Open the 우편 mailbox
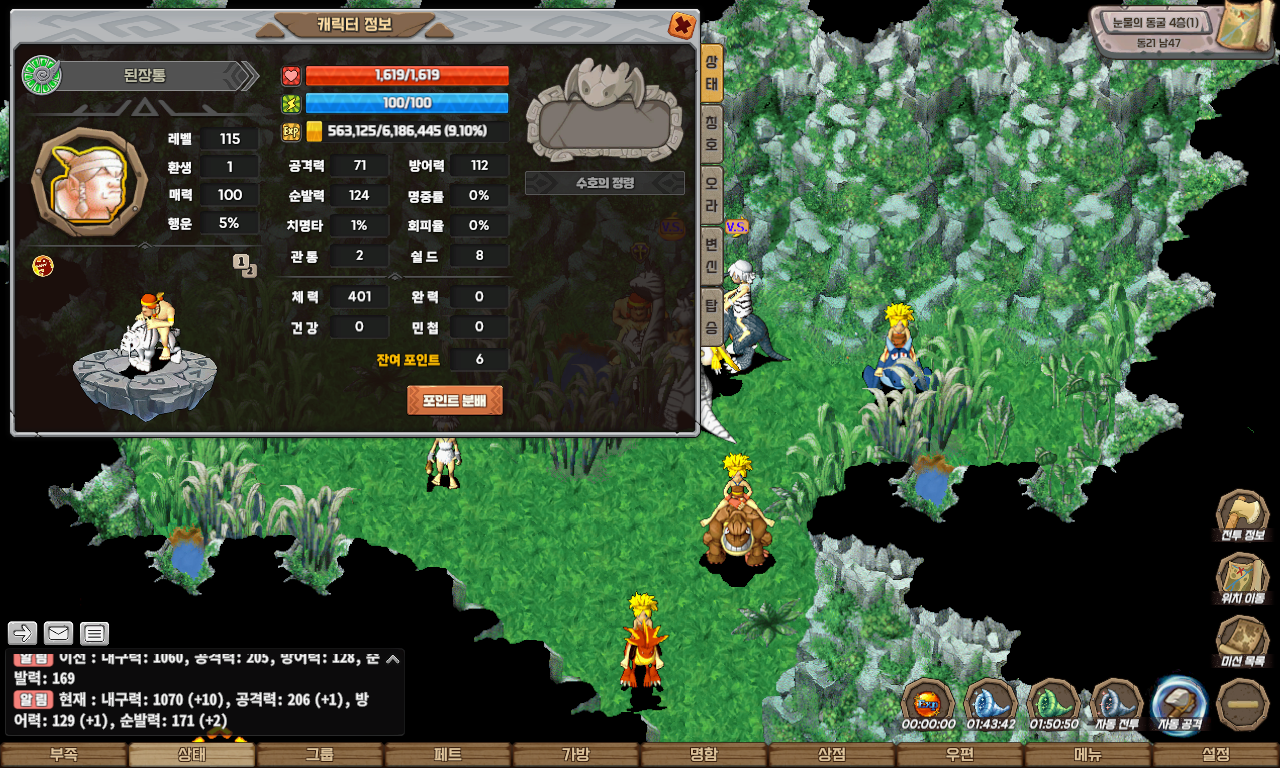This screenshot has width=1280, height=768. [x=959, y=755]
